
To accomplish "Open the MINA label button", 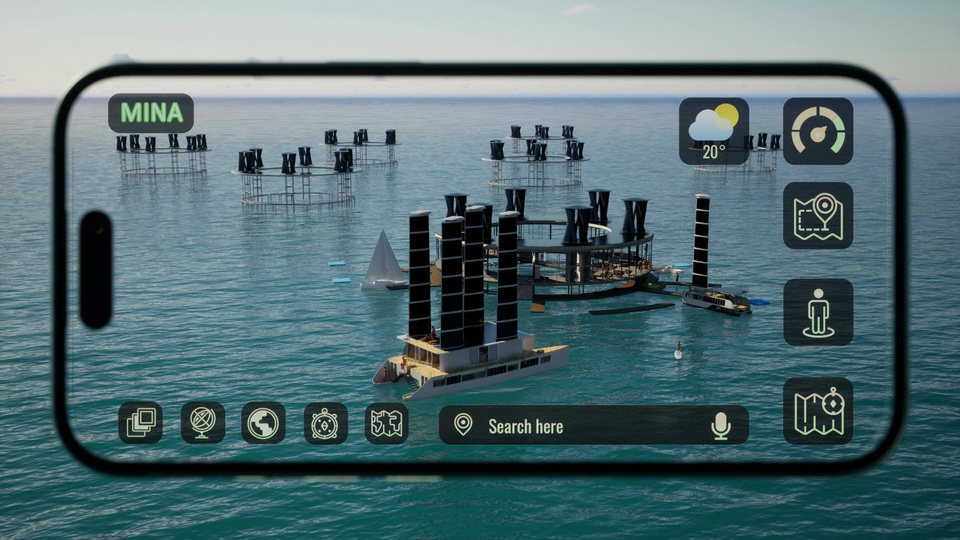I will (x=151, y=113).
